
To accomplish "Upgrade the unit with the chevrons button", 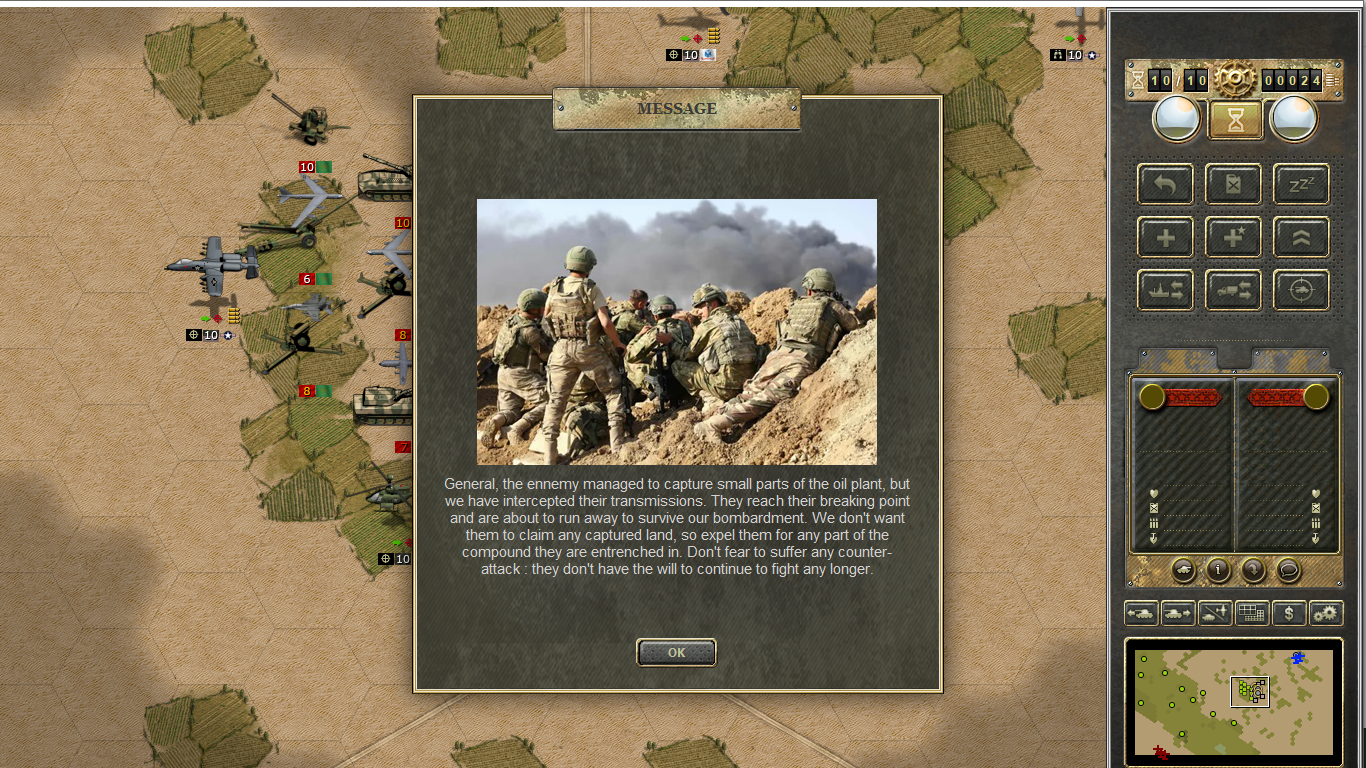I will pyautogui.click(x=1301, y=237).
